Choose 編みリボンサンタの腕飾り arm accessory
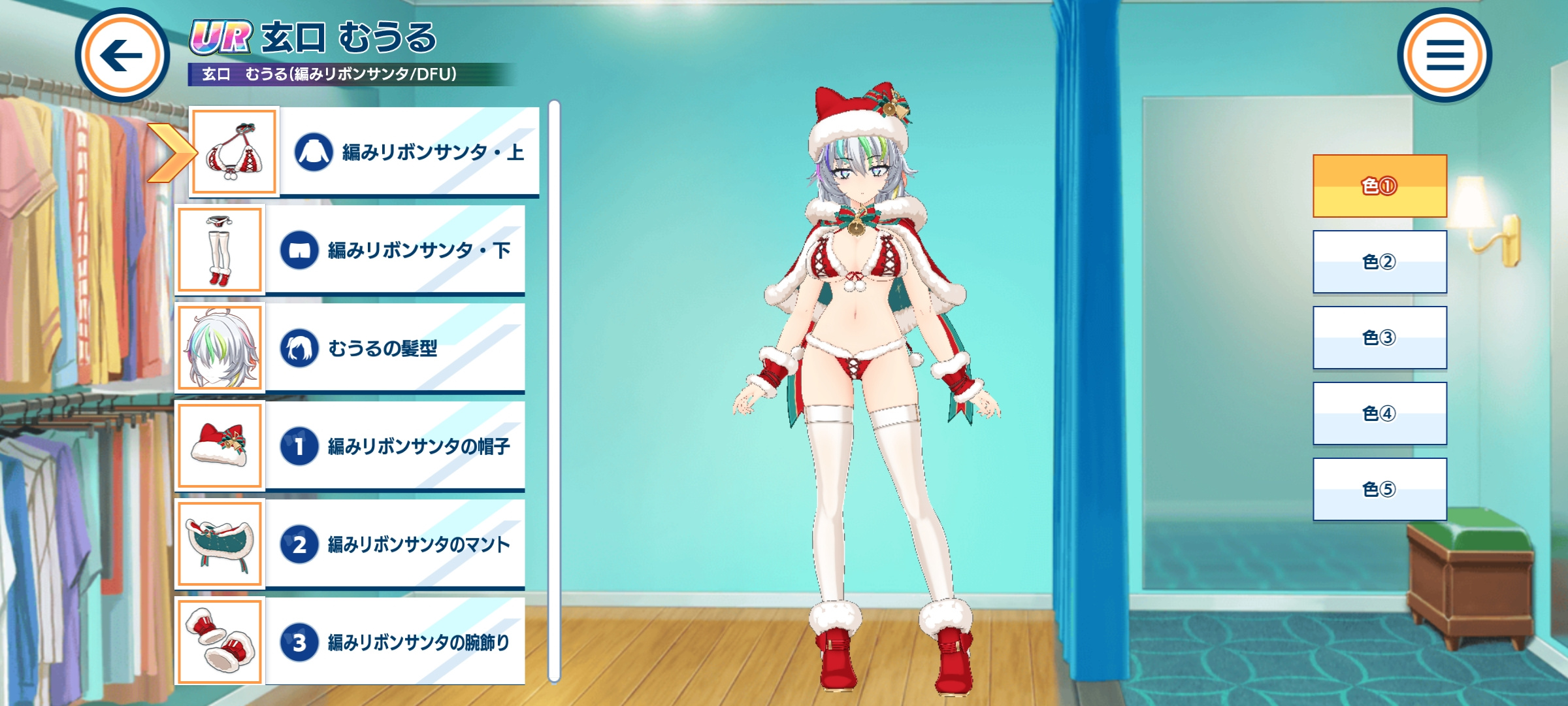 tap(394, 642)
